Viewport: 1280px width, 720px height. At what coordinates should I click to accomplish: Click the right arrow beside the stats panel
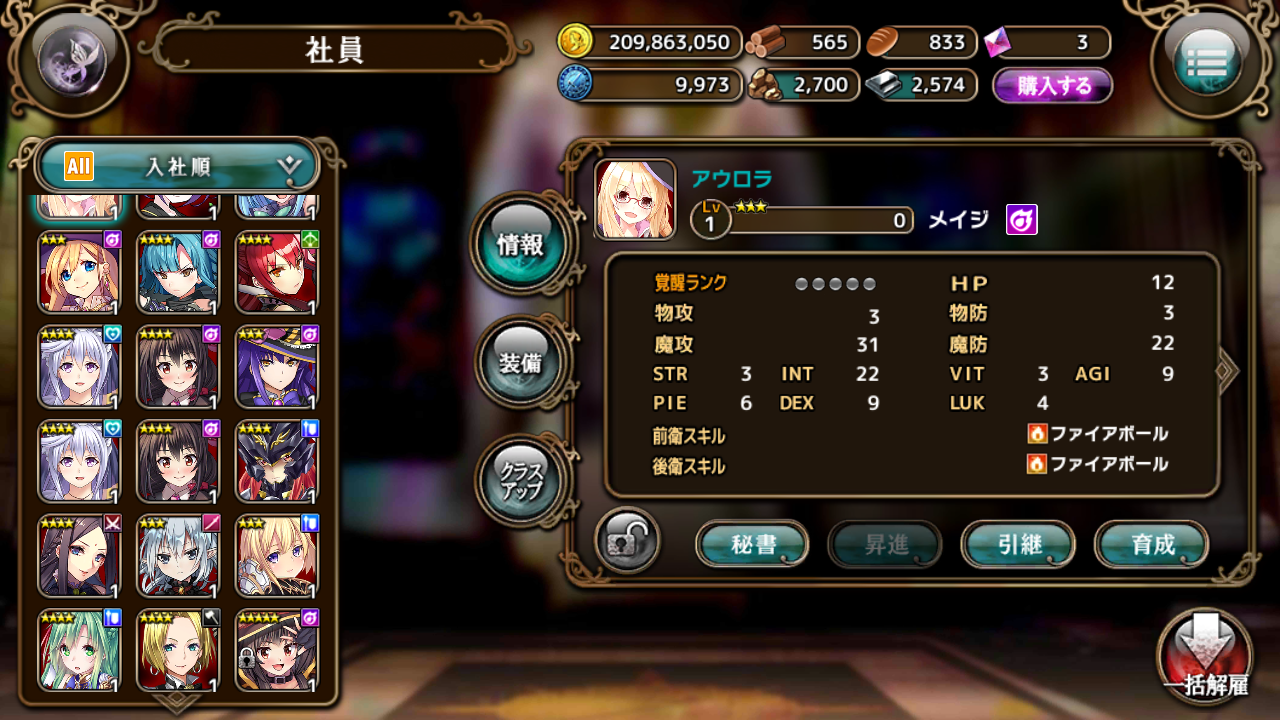(1227, 370)
